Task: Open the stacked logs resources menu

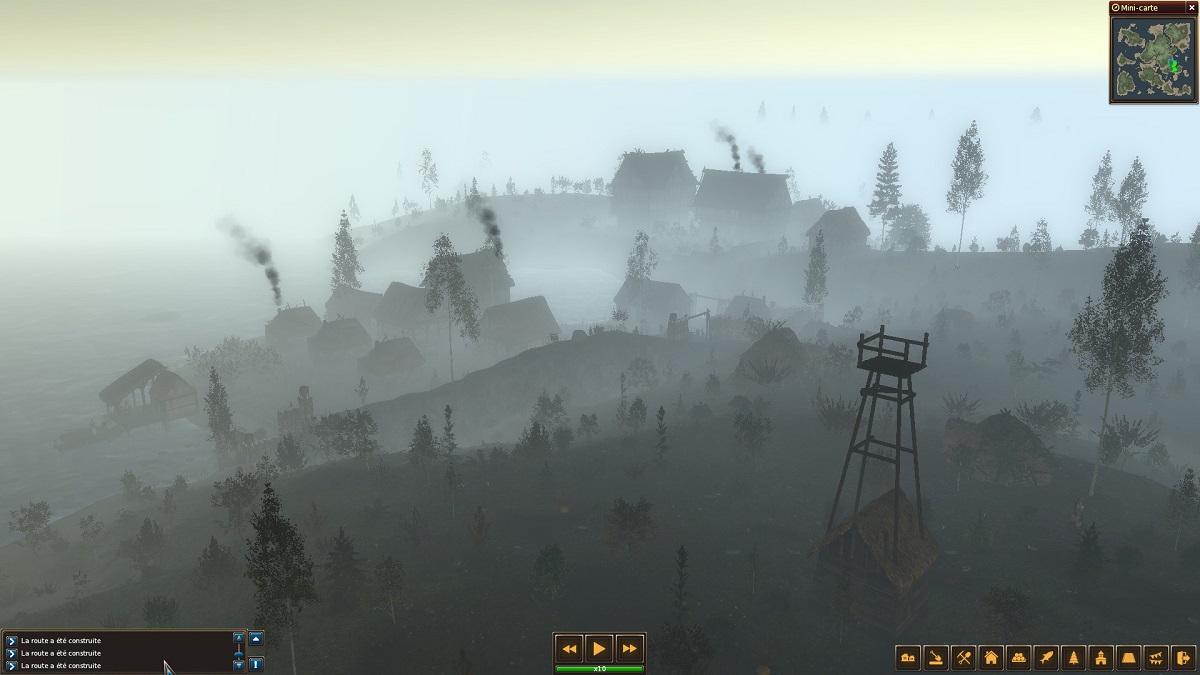Action: [1018, 657]
